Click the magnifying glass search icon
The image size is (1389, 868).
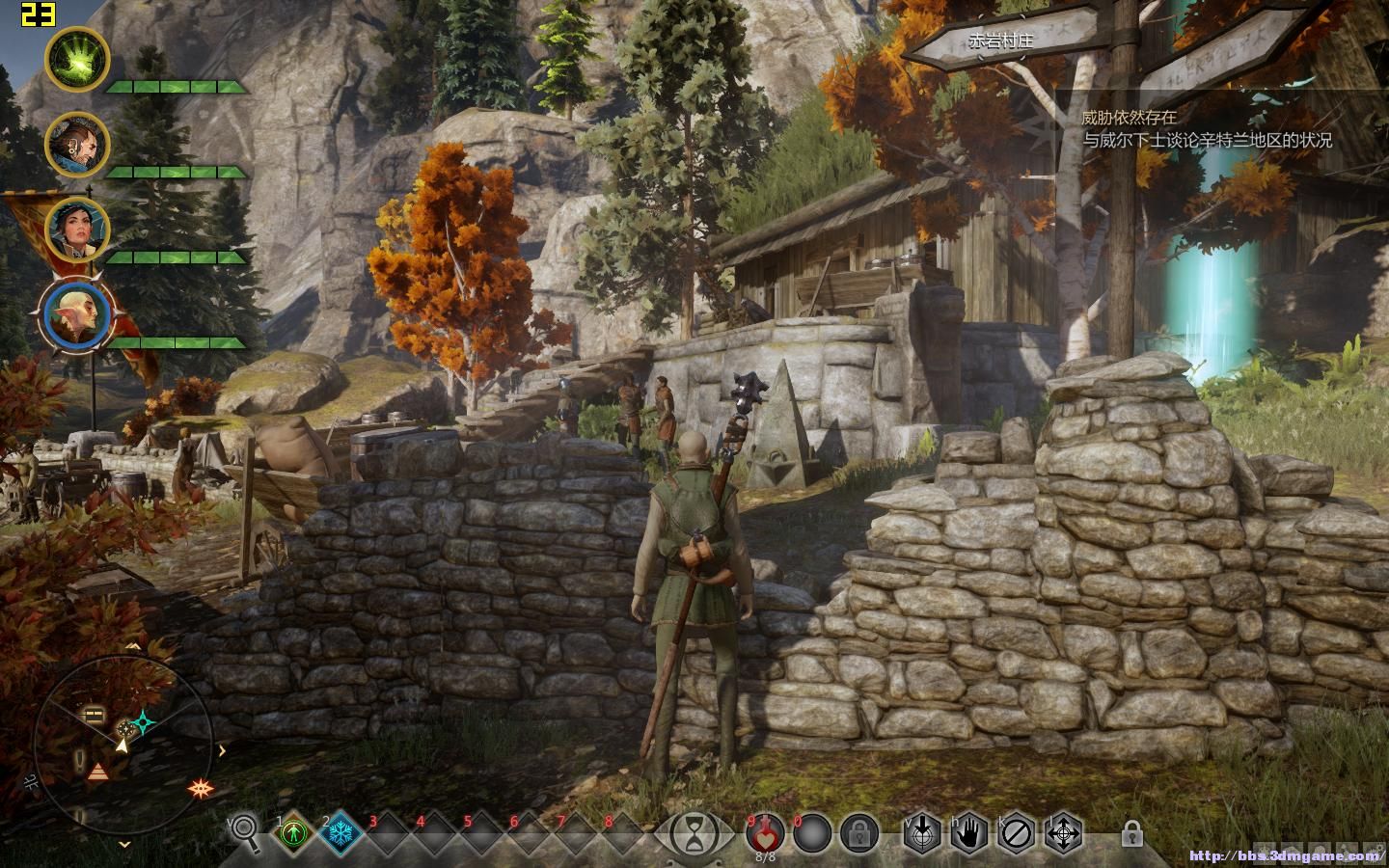pyautogui.click(x=245, y=831)
